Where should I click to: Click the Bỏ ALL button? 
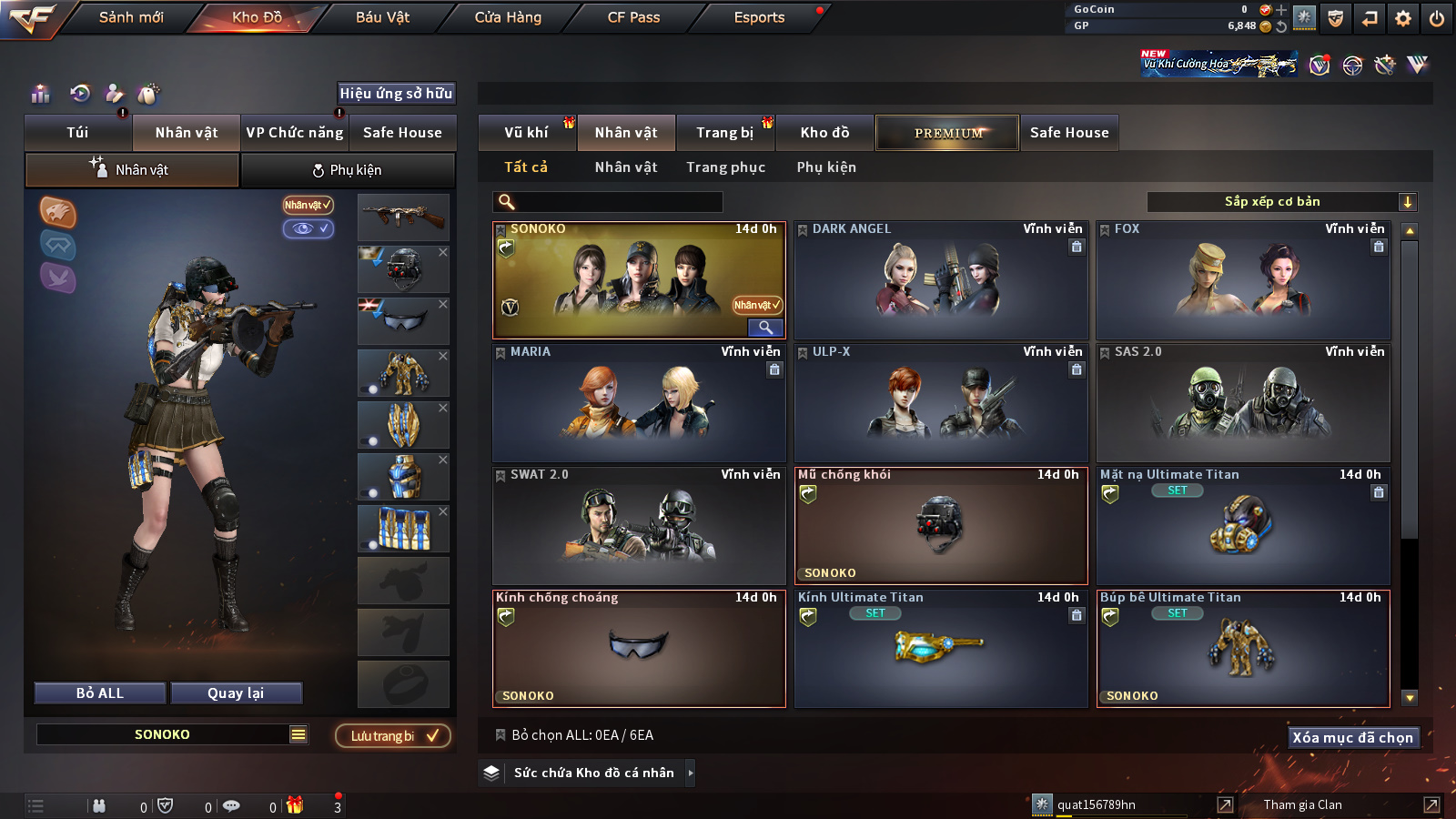(100, 693)
